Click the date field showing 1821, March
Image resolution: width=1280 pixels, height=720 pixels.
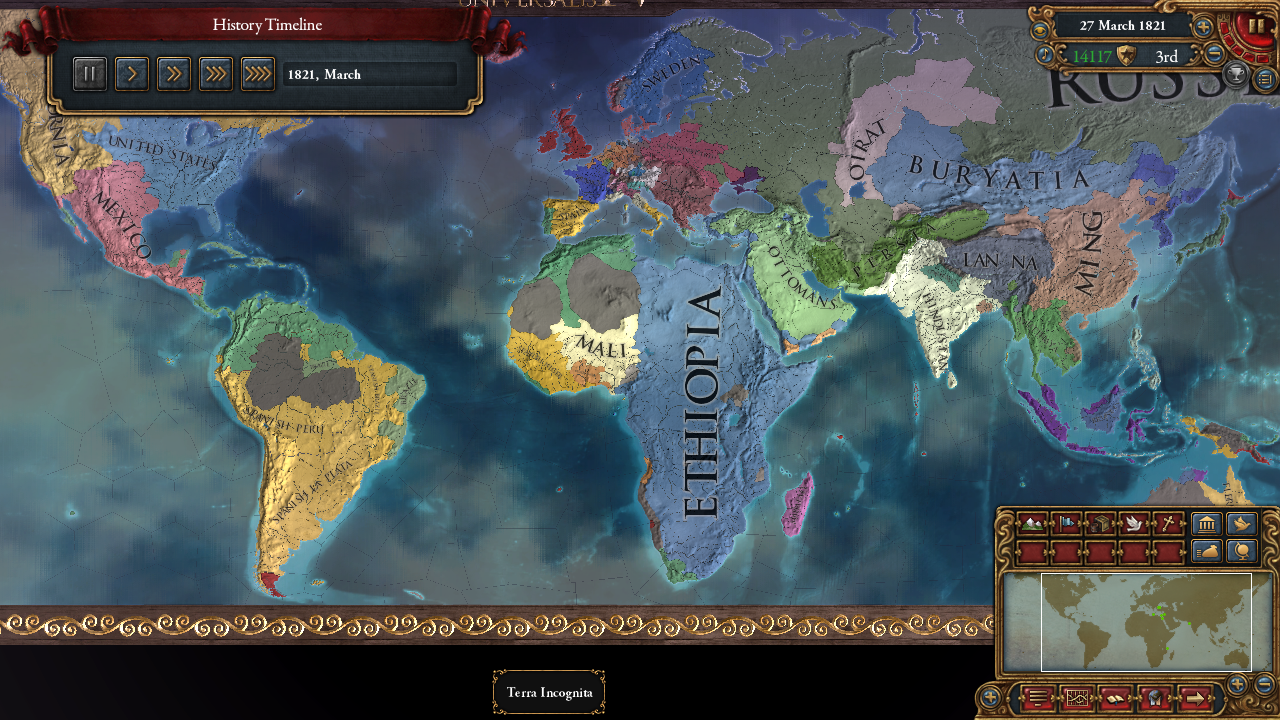pos(368,73)
